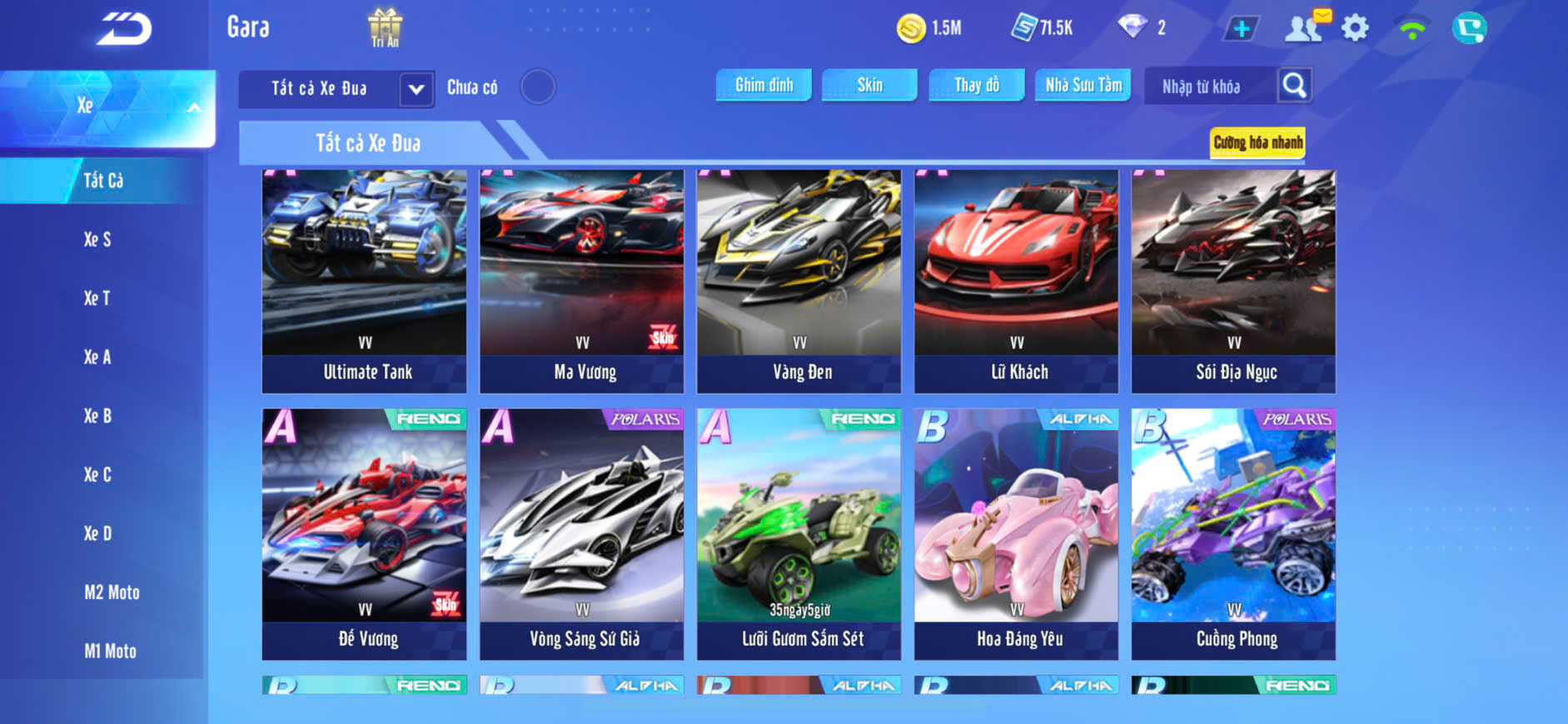Choose the Ma Vương car card
The width and height of the screenshot is (1568, 724).
581,280
